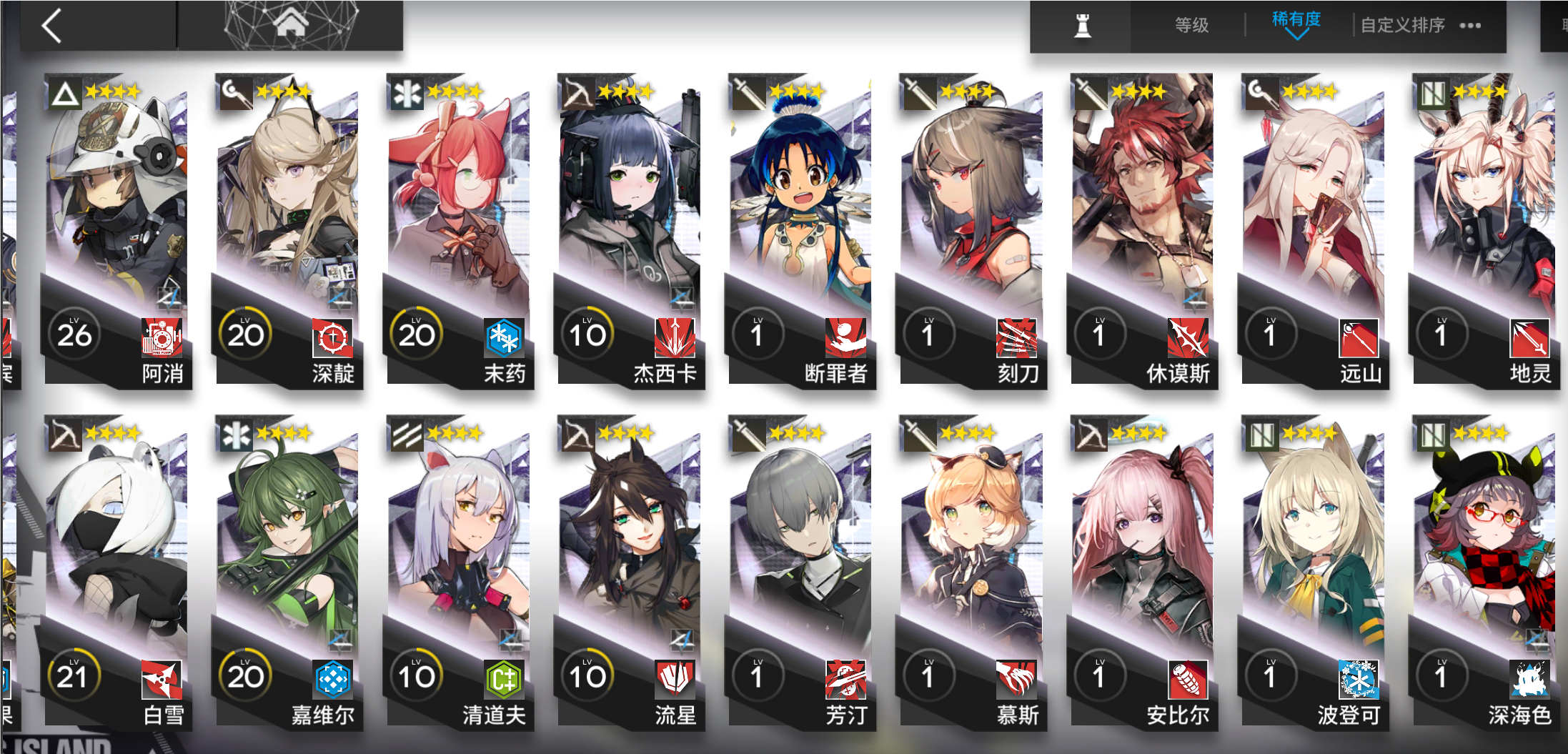This screenshot has width=1568, height=754.
Task: Click the level 26 progress ring on 阿消
Action: [x=75, y=334]
